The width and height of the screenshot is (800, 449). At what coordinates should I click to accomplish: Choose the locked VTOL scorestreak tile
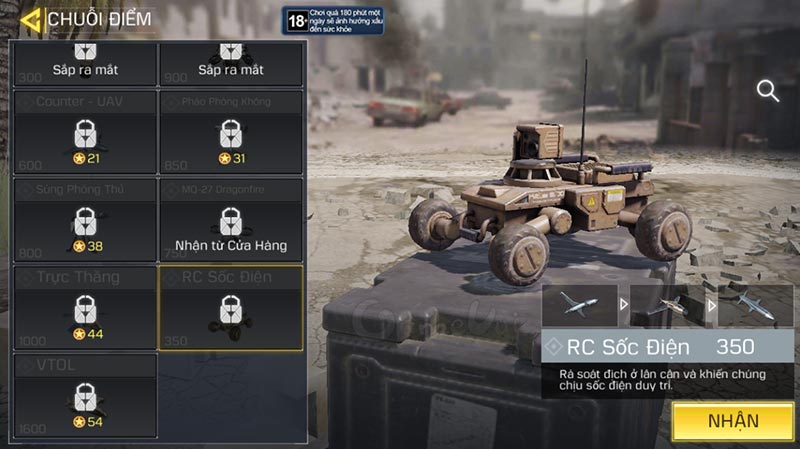point(85,395)
